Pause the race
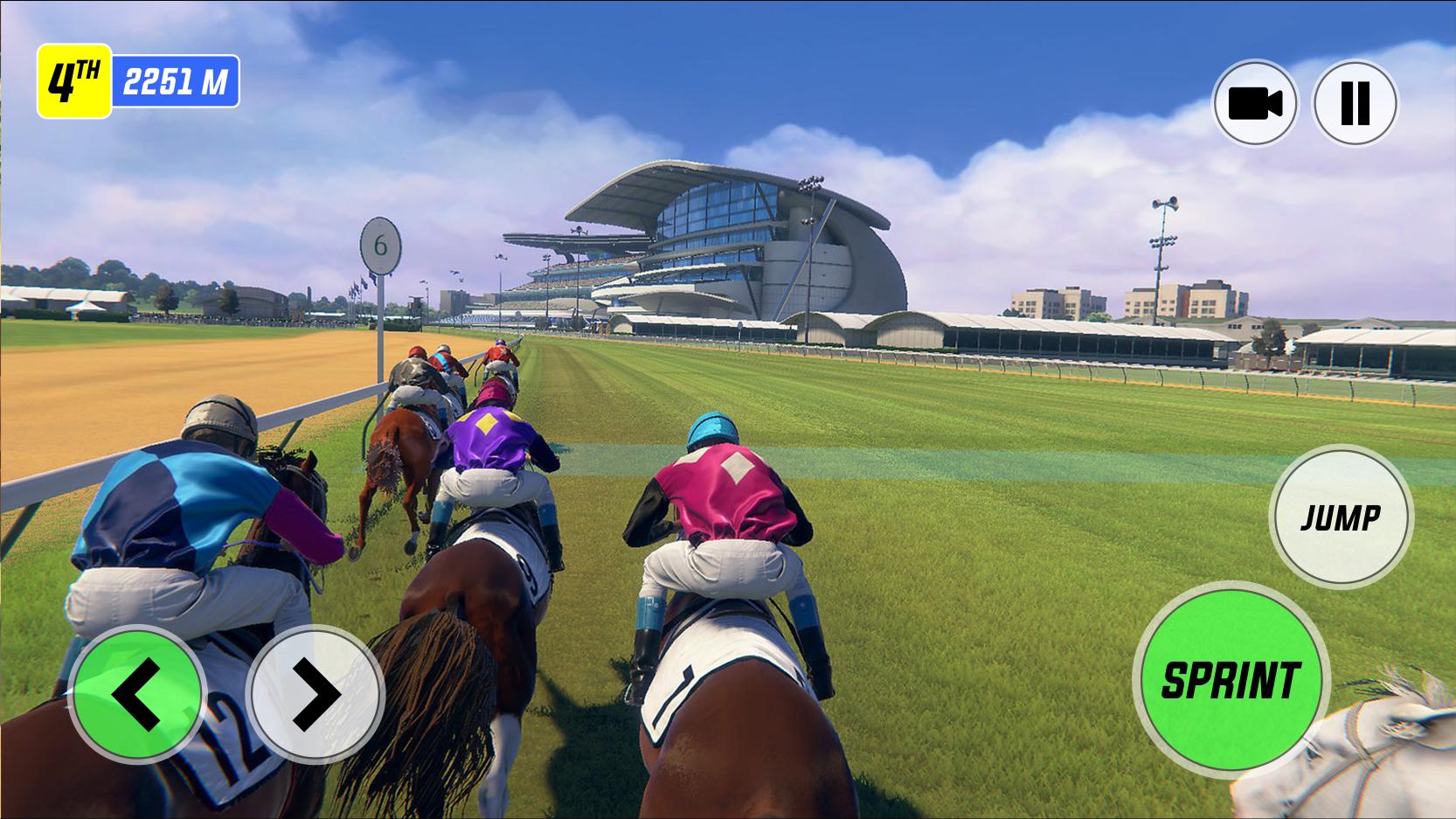Image resolution: width=1456 pixels, height=819 pixels. (1355, 103)
